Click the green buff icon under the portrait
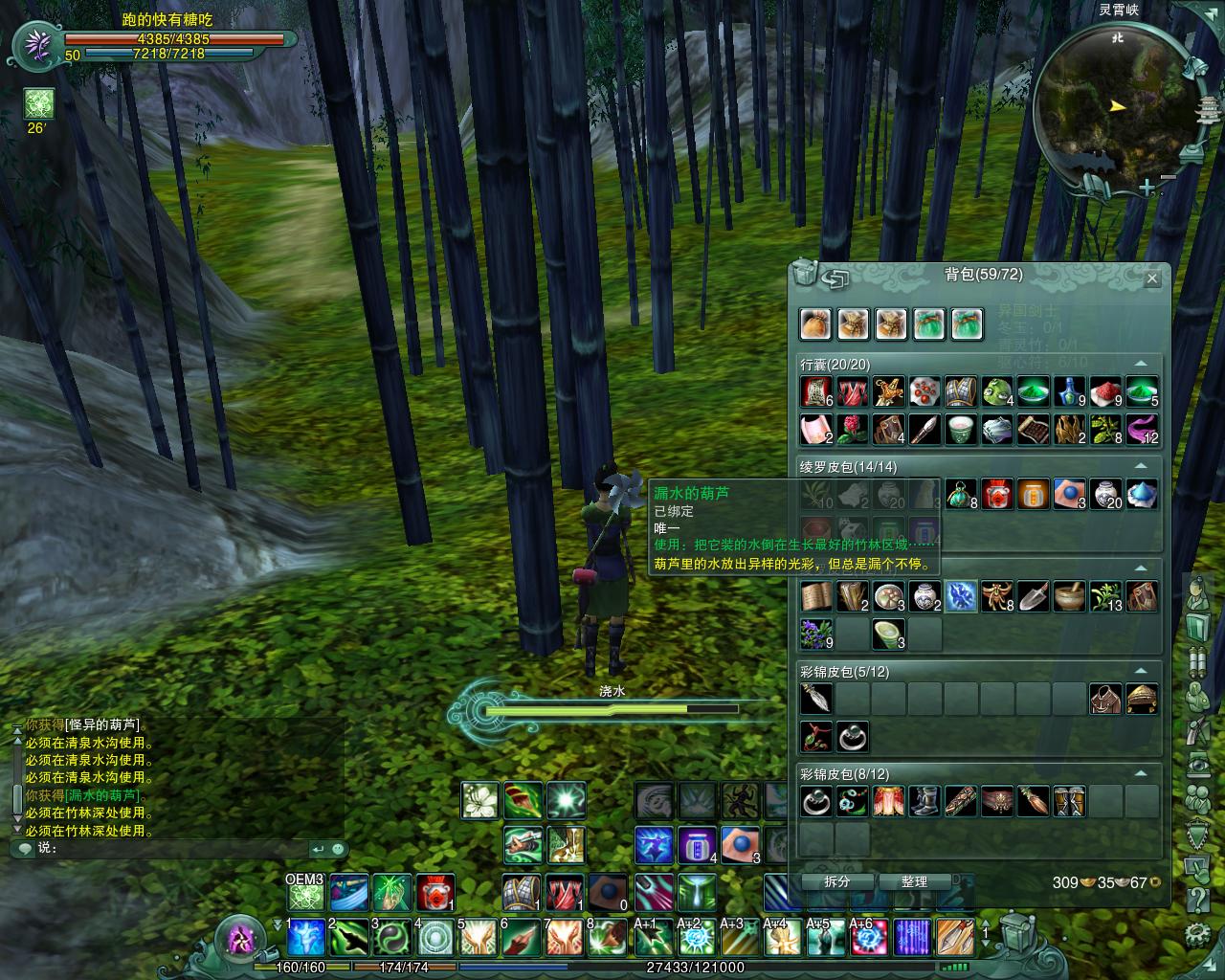 click(39, 103)
